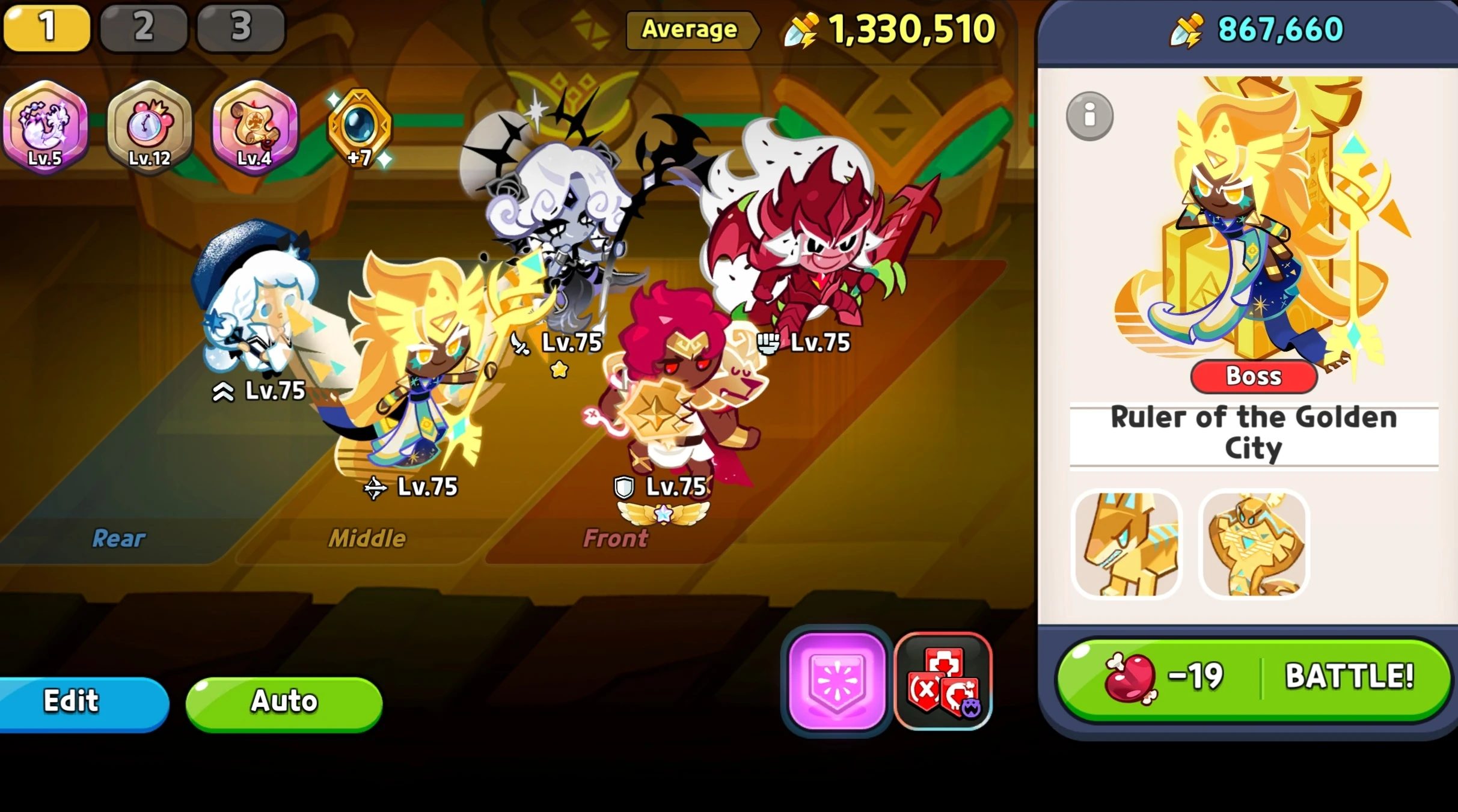Switch to team preset 3
The height and width of the screenshot is (812, 1458).
pyautogui.click(x=240, y=26)
